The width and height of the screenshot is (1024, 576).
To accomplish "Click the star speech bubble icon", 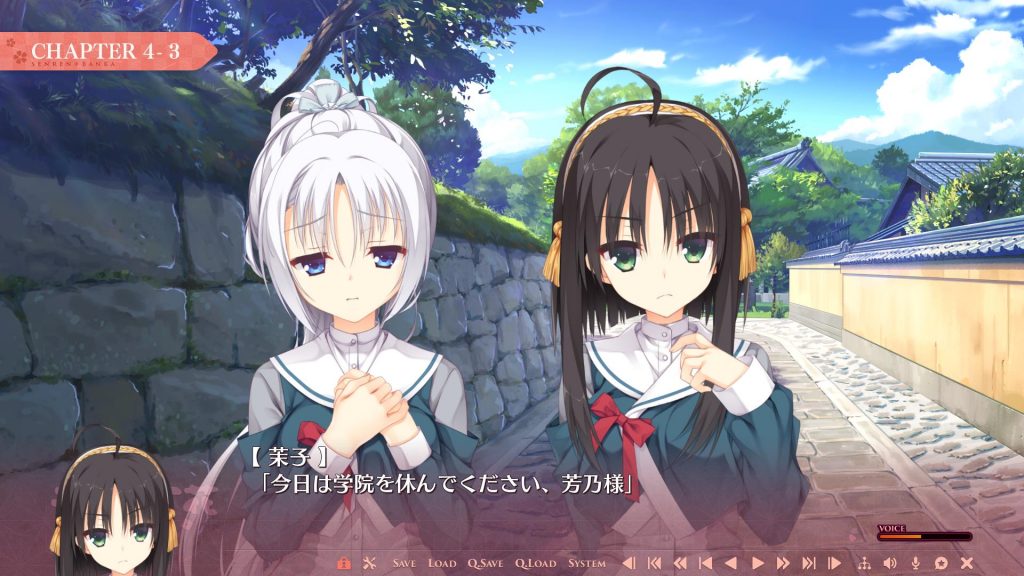I will [940, 563].
